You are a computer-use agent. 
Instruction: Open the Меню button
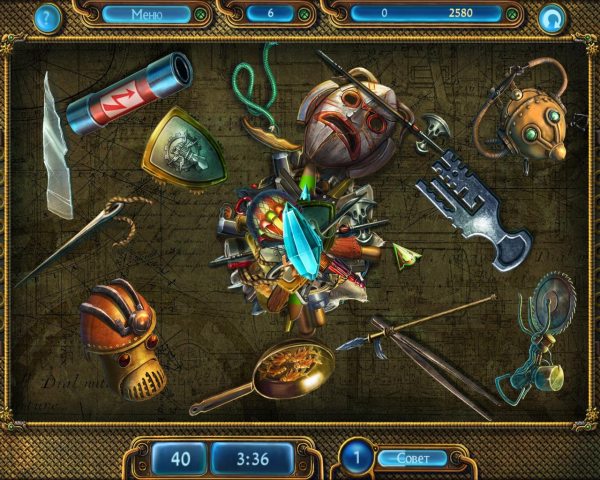click(146, 14)
